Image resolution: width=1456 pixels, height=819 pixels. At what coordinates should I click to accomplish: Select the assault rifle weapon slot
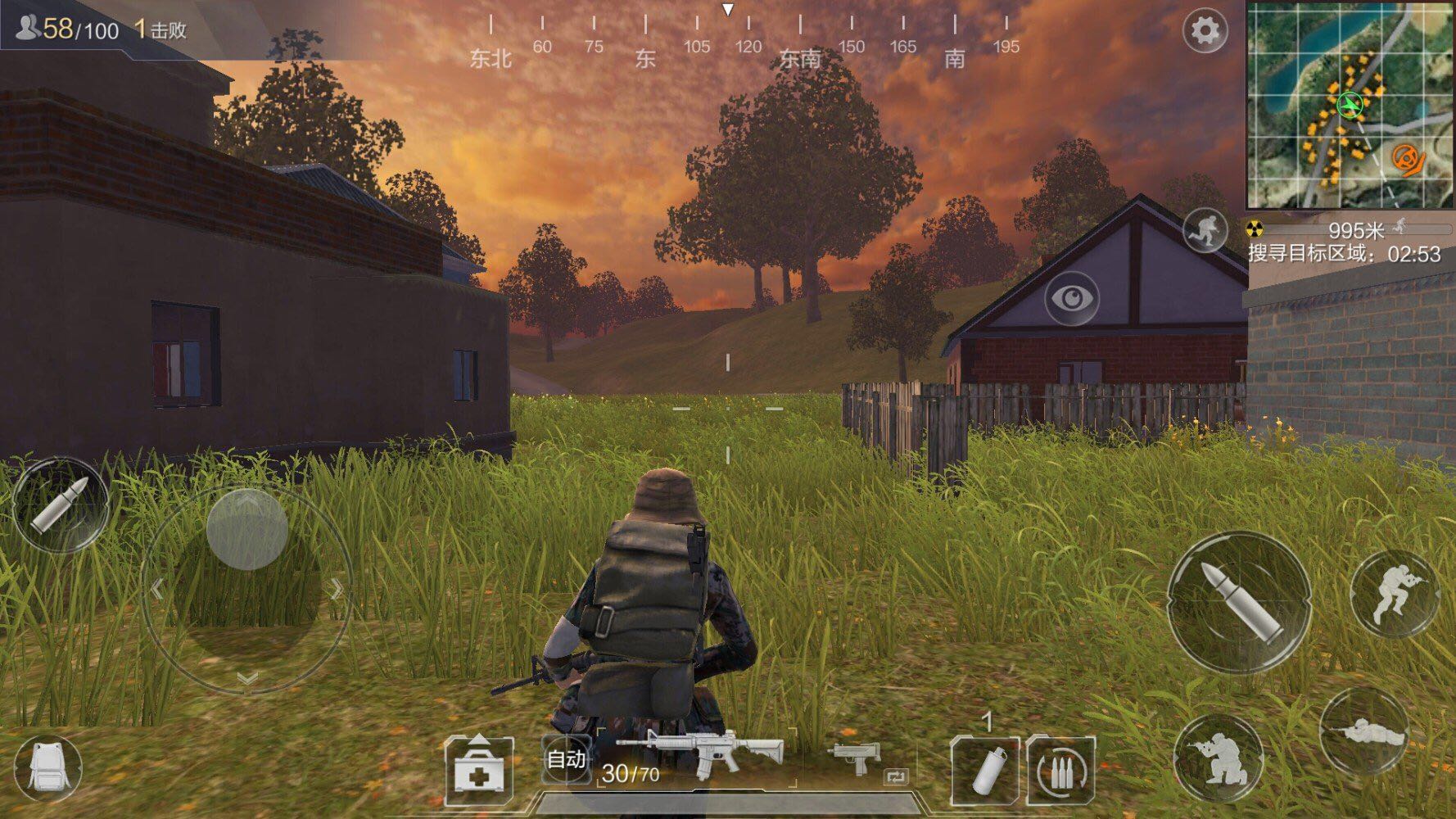(x=701, y=755)
